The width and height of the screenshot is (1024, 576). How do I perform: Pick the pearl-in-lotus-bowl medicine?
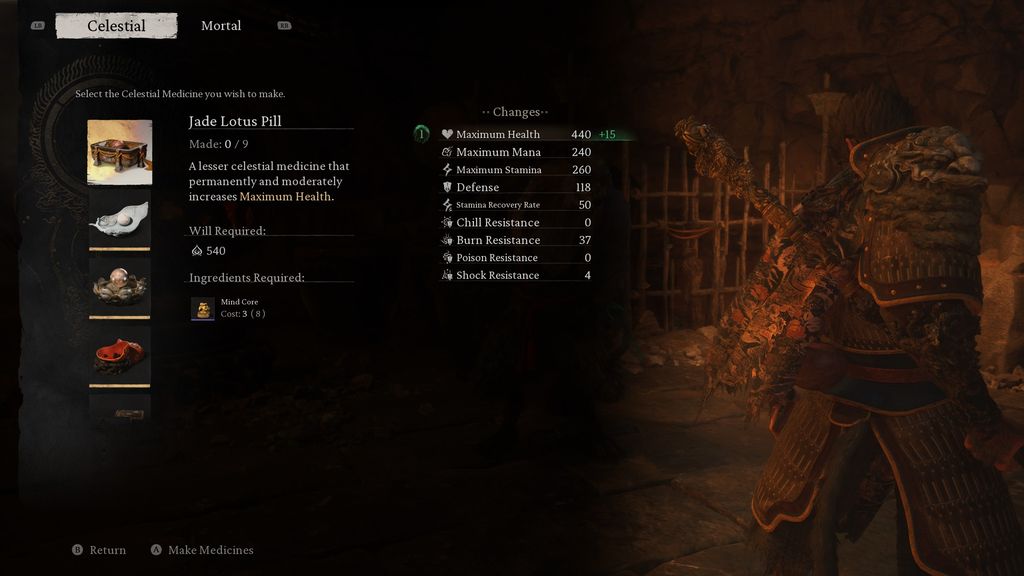tap(120, 287)
